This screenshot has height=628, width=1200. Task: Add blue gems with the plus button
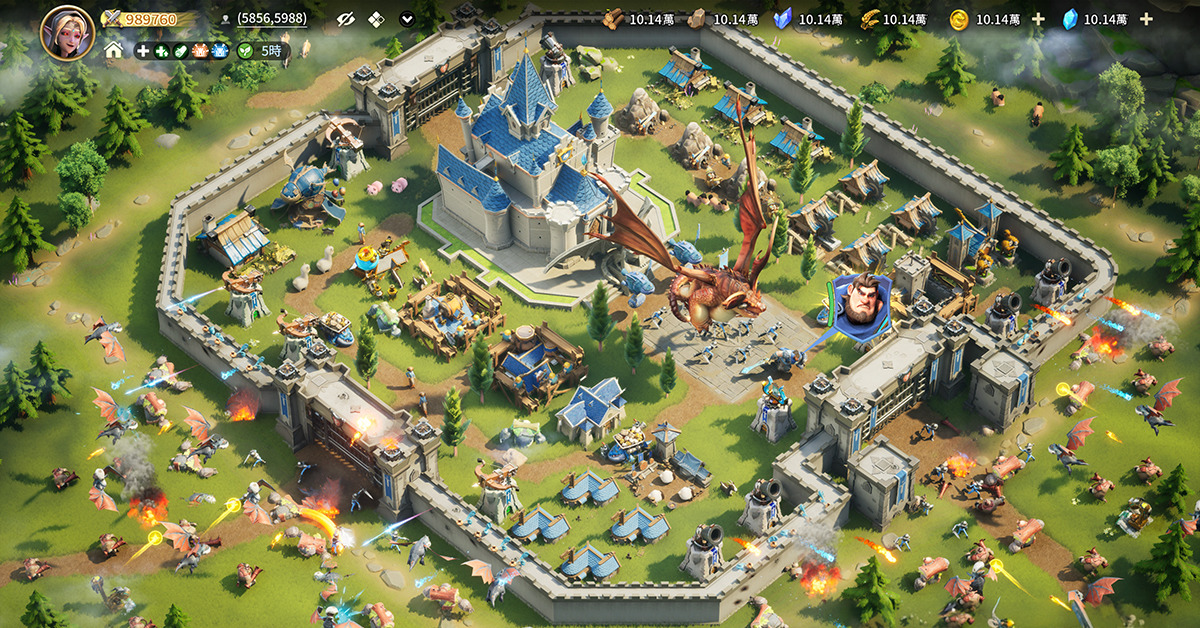1146,19
